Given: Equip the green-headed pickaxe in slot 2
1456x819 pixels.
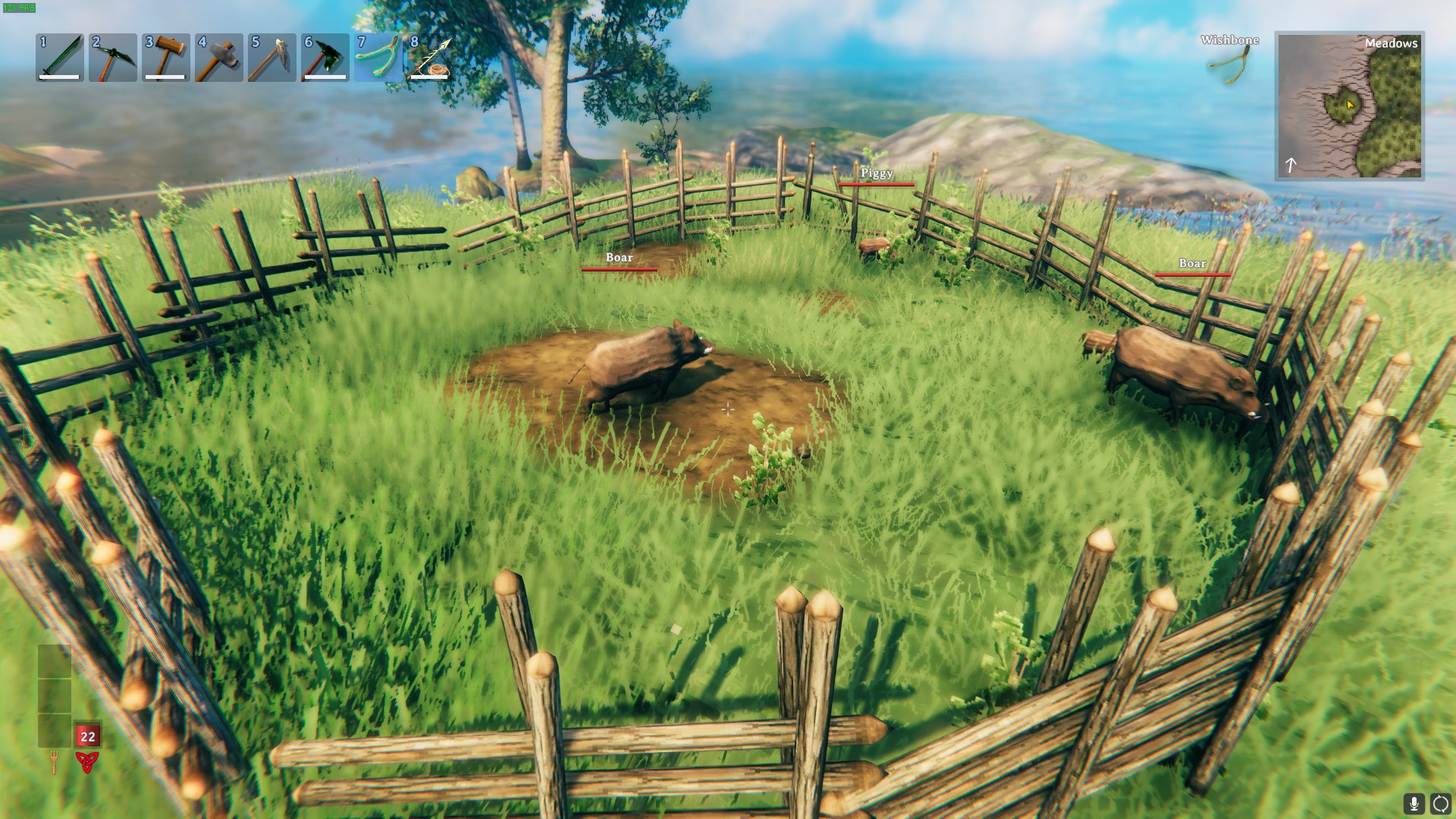Looking at the screenshot, I should click(113, 57).
